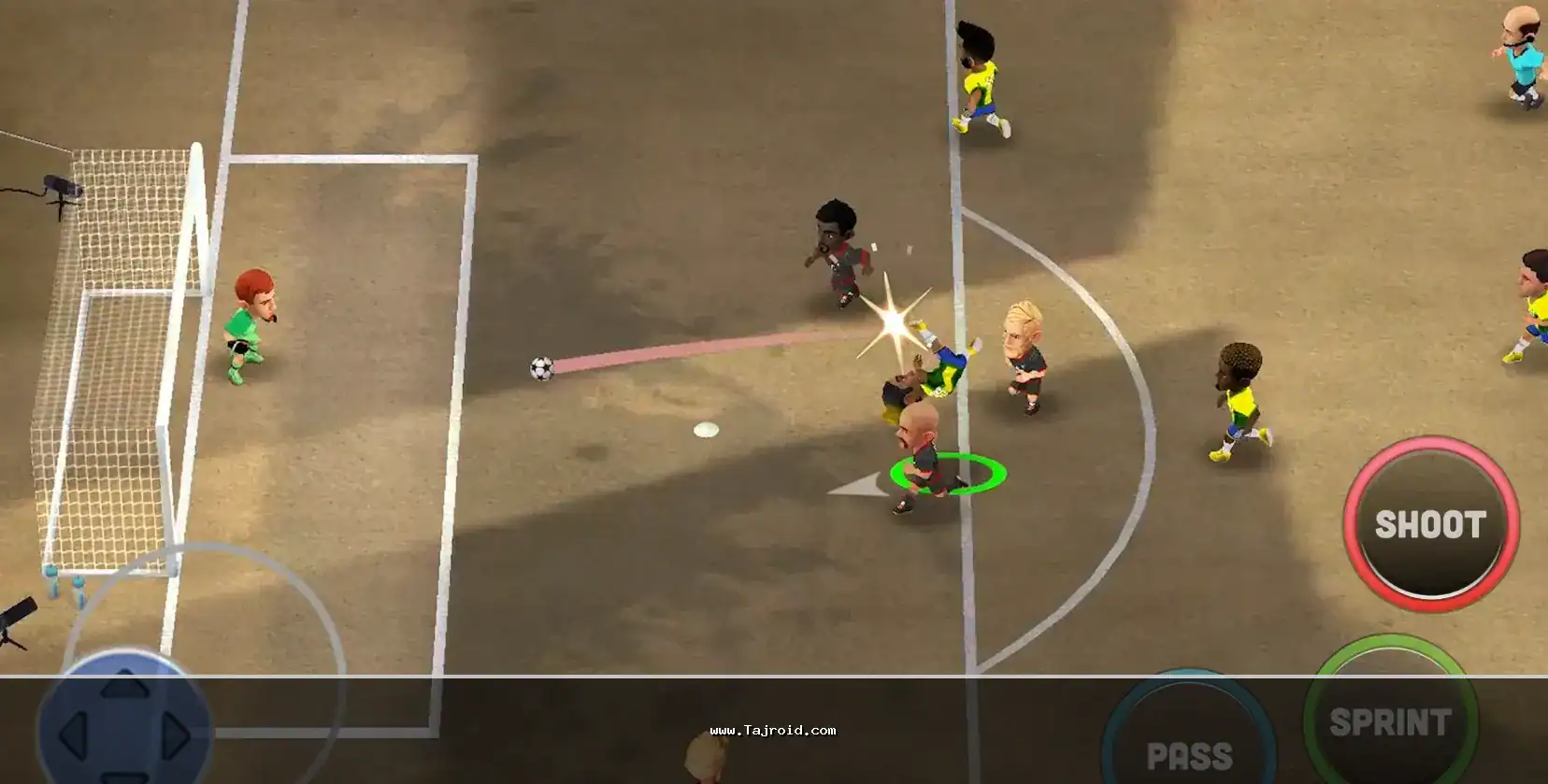The width and height of the screenshot is (1548, 784).
Task: Tap the virtual joystick's left arrow
Action: (73, 736)
